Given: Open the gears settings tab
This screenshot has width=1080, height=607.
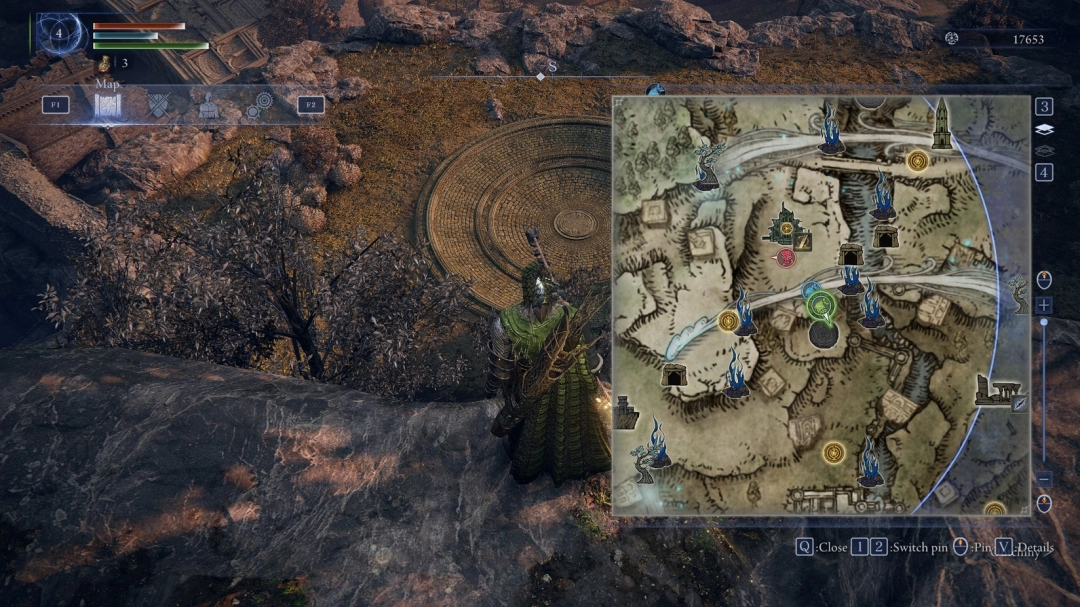Looking at the screenshot, I should (x=259, y=106).
